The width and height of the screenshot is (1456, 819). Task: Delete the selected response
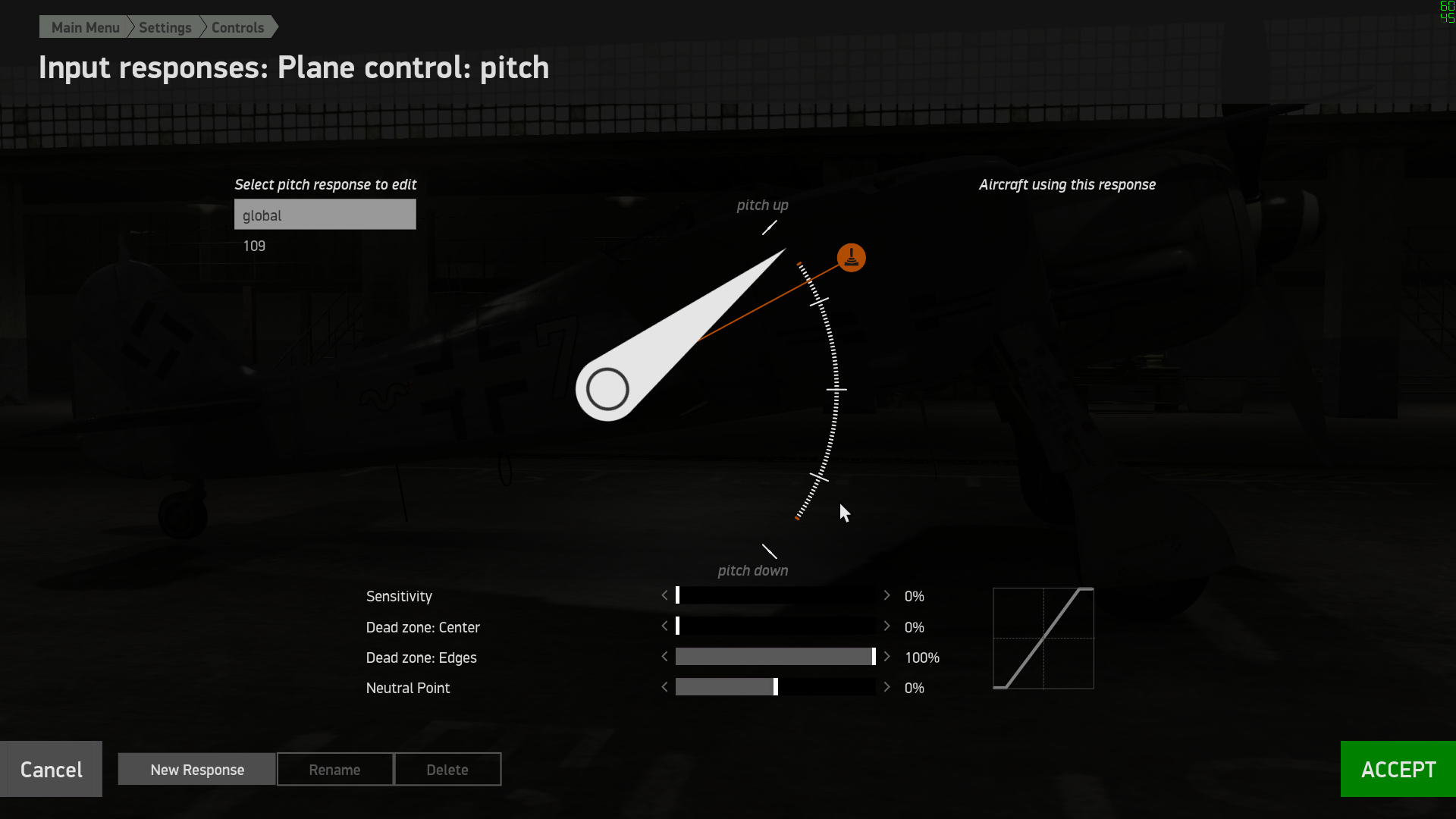point(447,770)
